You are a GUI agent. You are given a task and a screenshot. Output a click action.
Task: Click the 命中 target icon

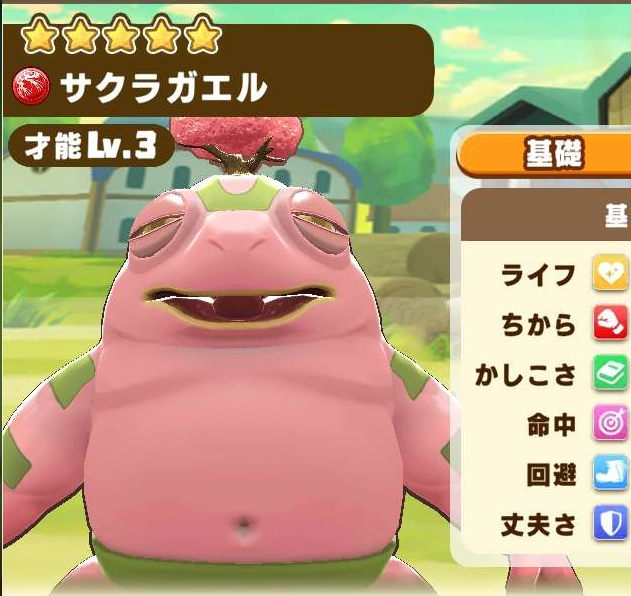(x=610, y=424)
